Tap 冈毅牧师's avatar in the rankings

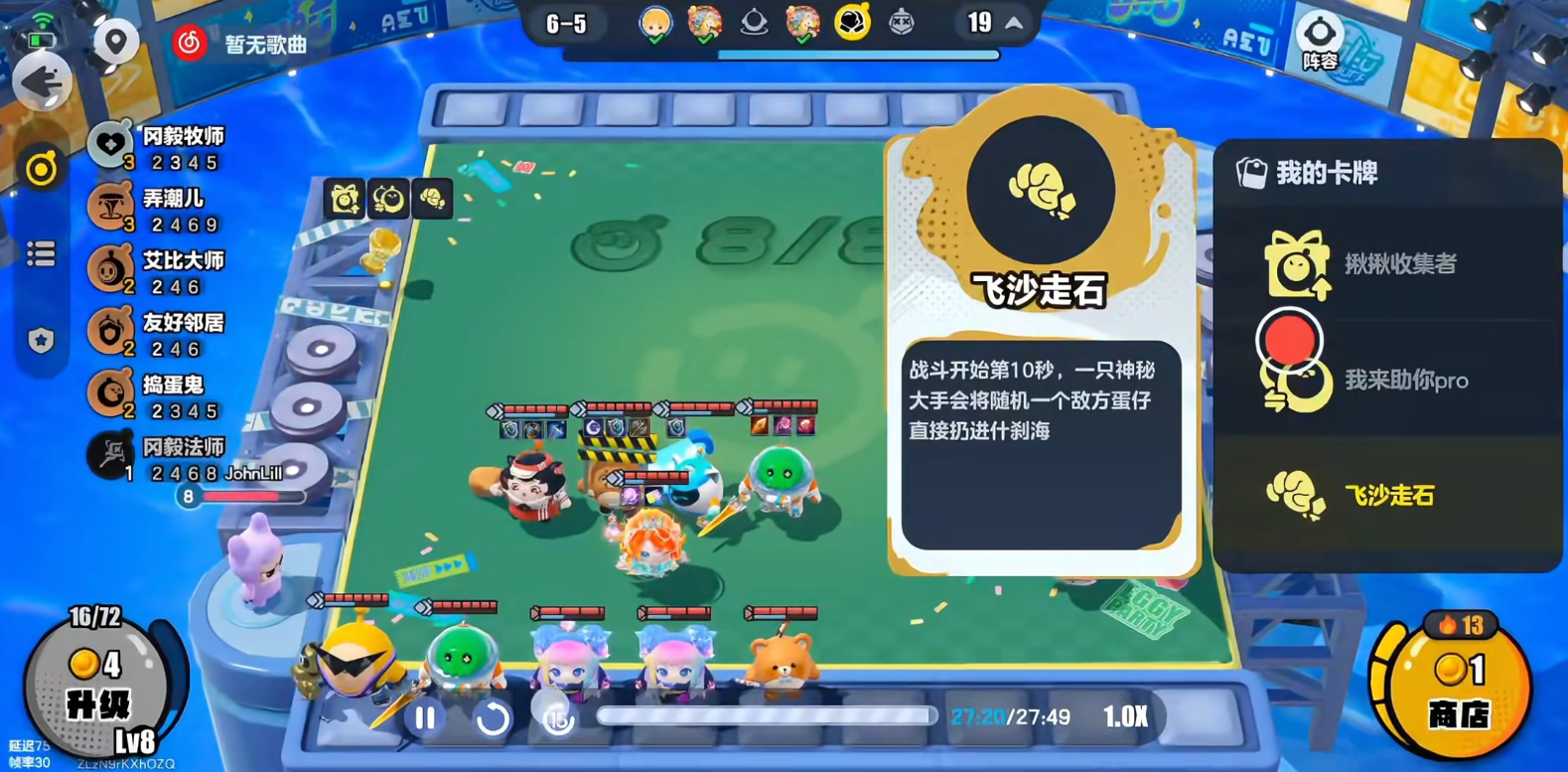(x=112, y=140)
